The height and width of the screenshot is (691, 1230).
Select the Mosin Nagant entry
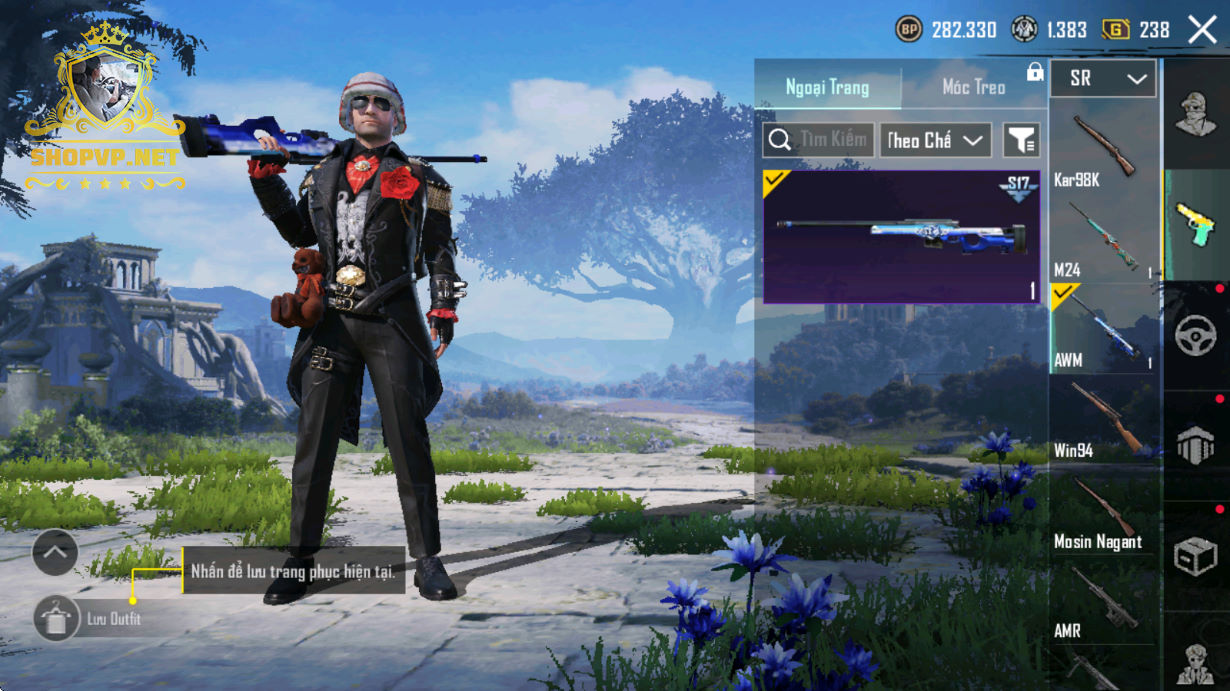coord(1103,511)
